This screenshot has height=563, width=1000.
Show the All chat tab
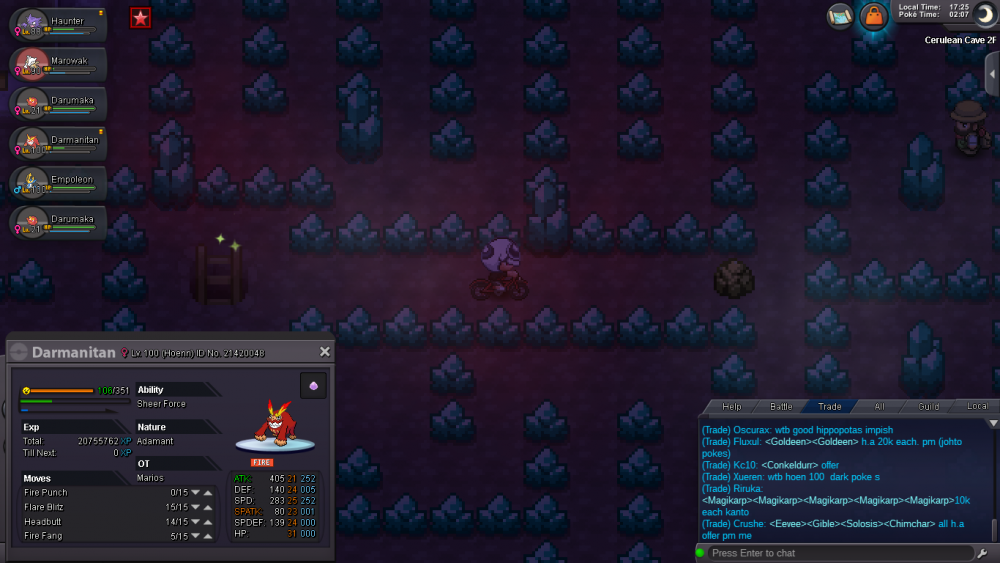tap(879, 407)
